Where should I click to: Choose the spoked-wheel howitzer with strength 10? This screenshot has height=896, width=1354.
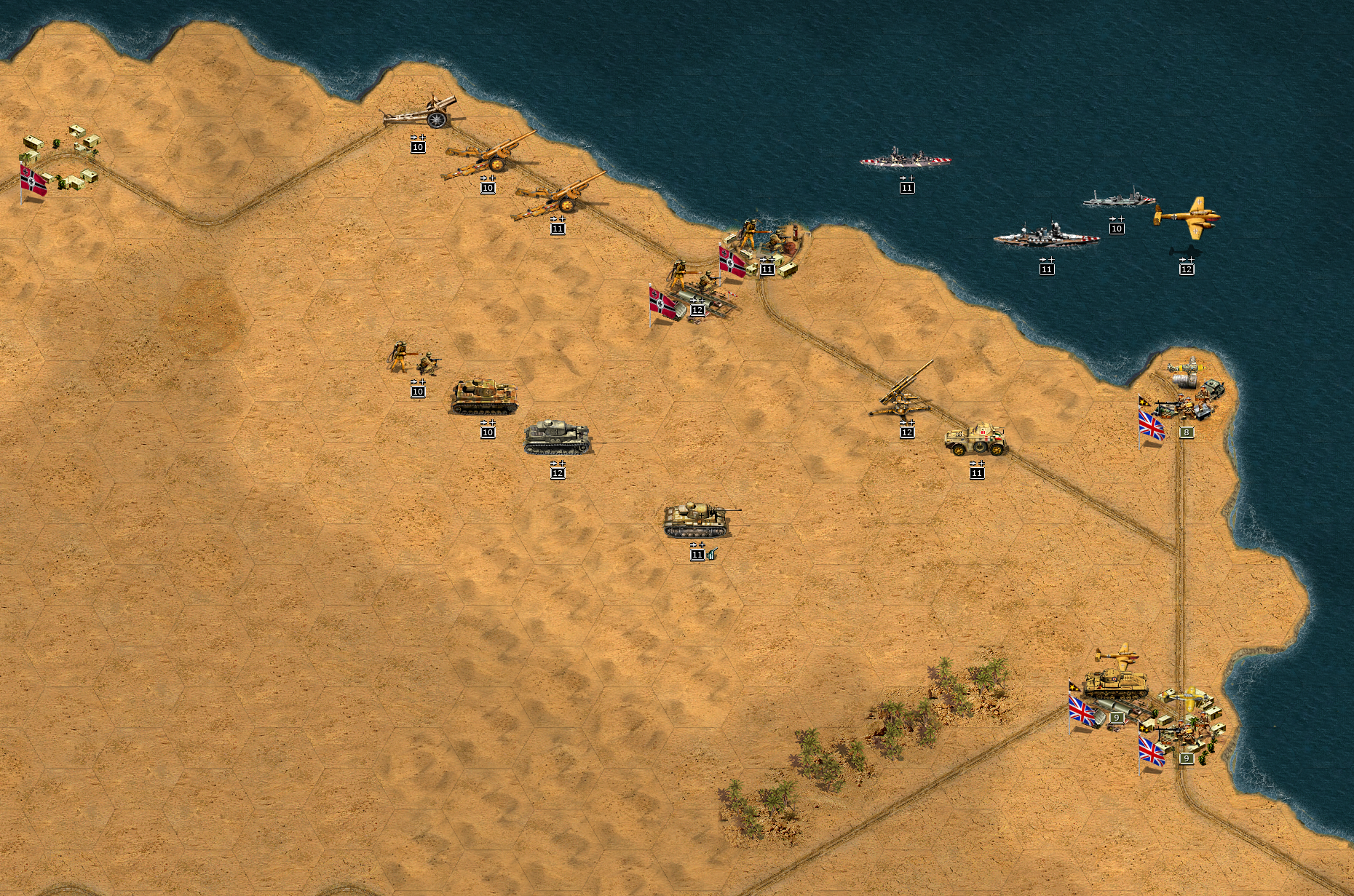(x=421, y=114)
